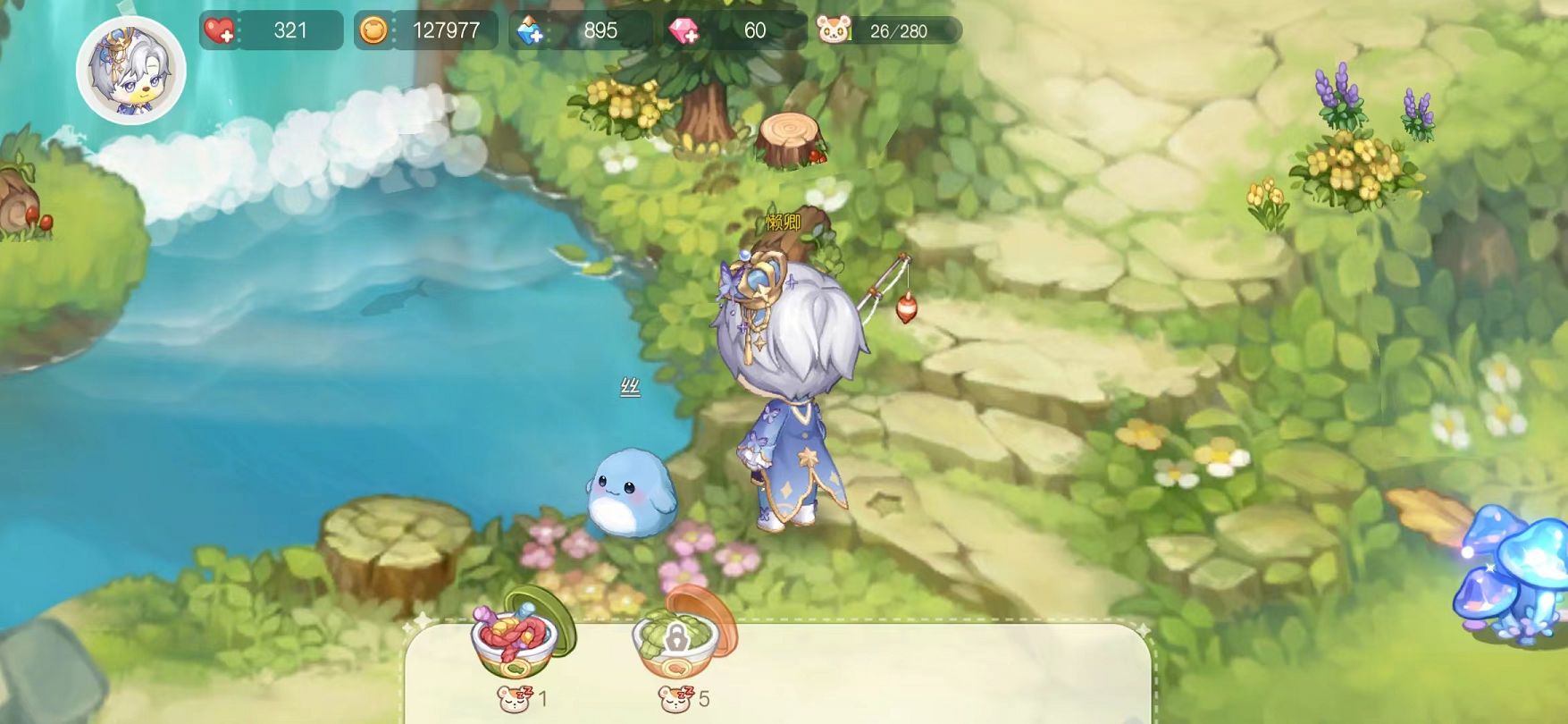This screenshot has width=1568, height=724.
Task: Tap the hamster energy counter icon
Action: tap(834, 31)
